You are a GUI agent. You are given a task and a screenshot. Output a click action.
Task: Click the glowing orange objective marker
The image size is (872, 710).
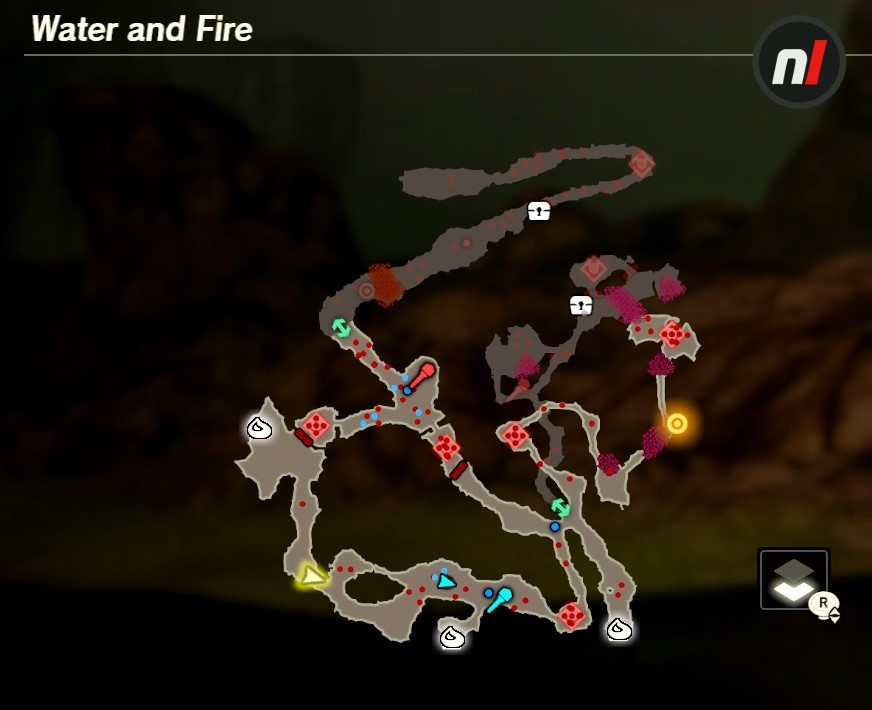click(677, 423)
